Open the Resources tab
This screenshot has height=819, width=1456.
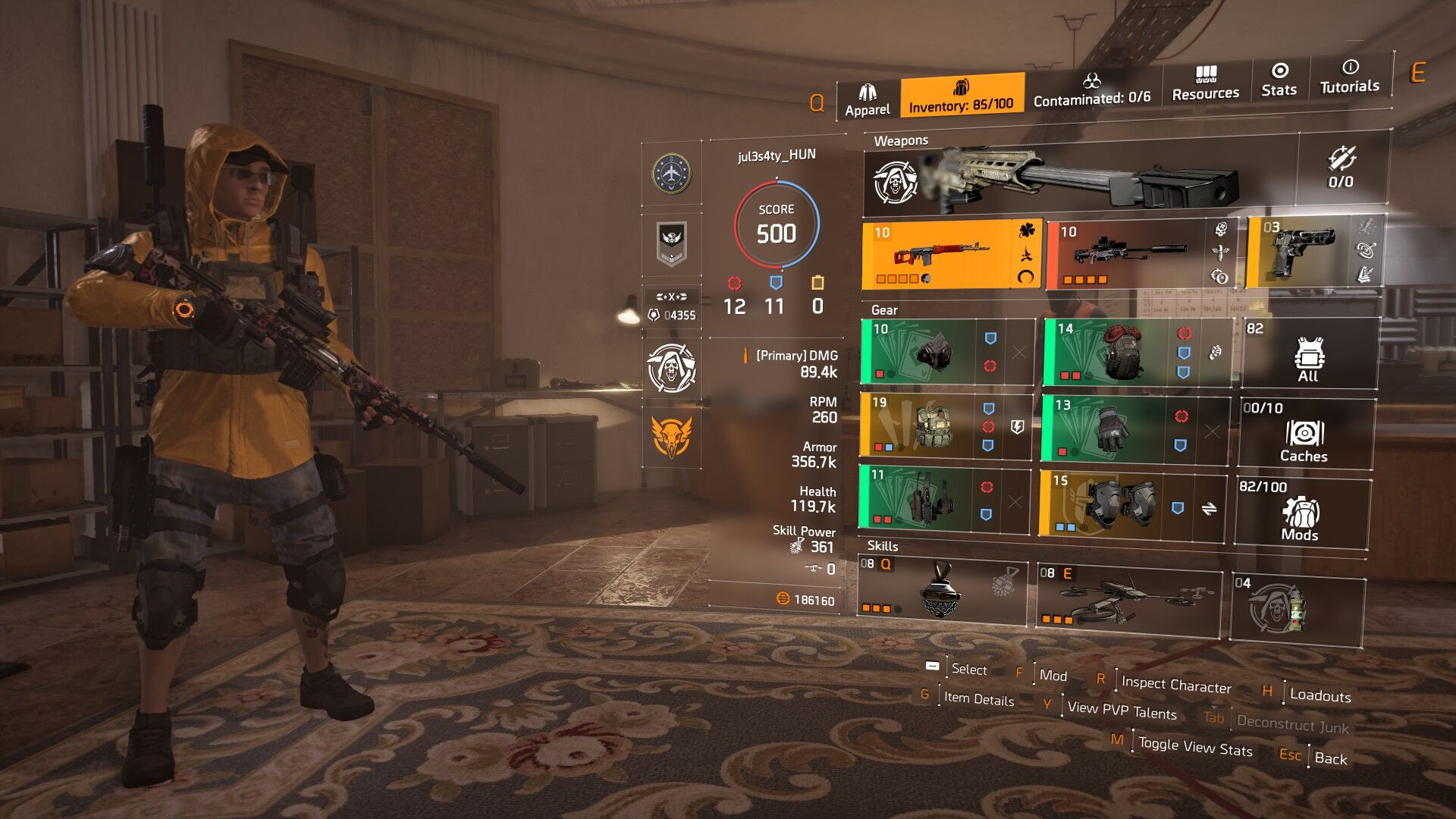pyautogui.click(x=1205, y=84)
